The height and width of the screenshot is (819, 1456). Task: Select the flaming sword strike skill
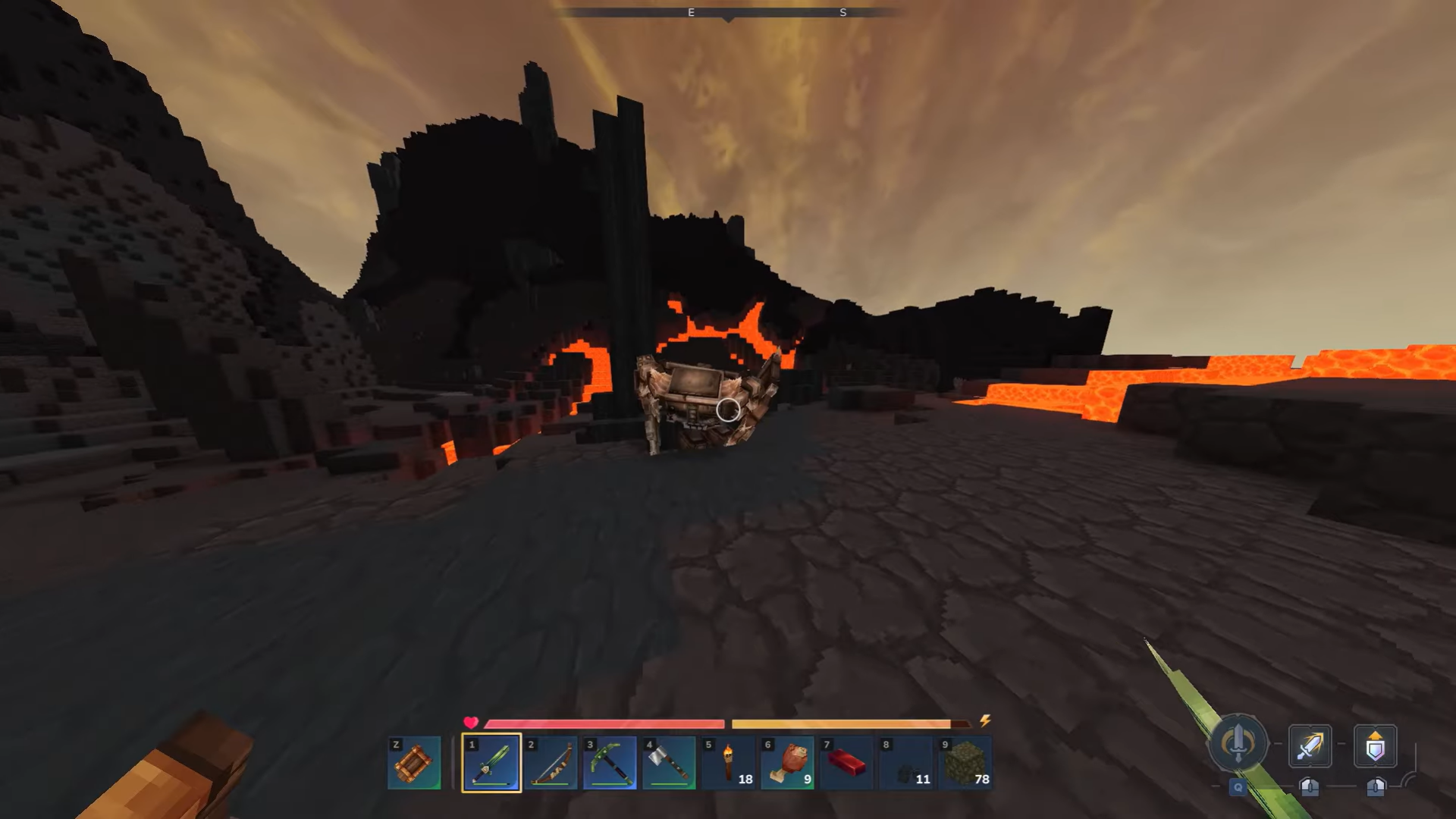[x=1310, y=745]
